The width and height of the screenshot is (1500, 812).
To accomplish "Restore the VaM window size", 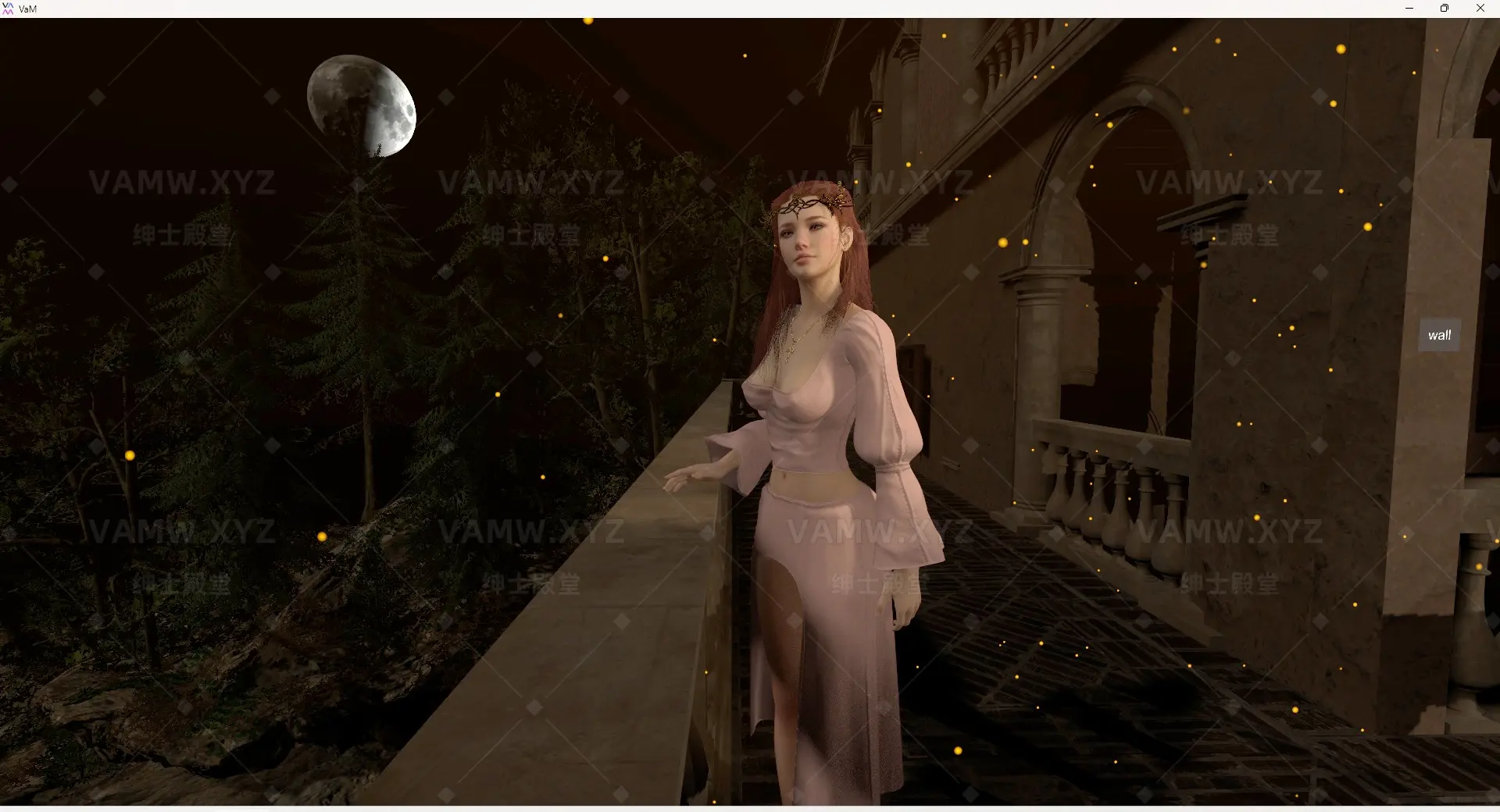I will [1445, 9].
